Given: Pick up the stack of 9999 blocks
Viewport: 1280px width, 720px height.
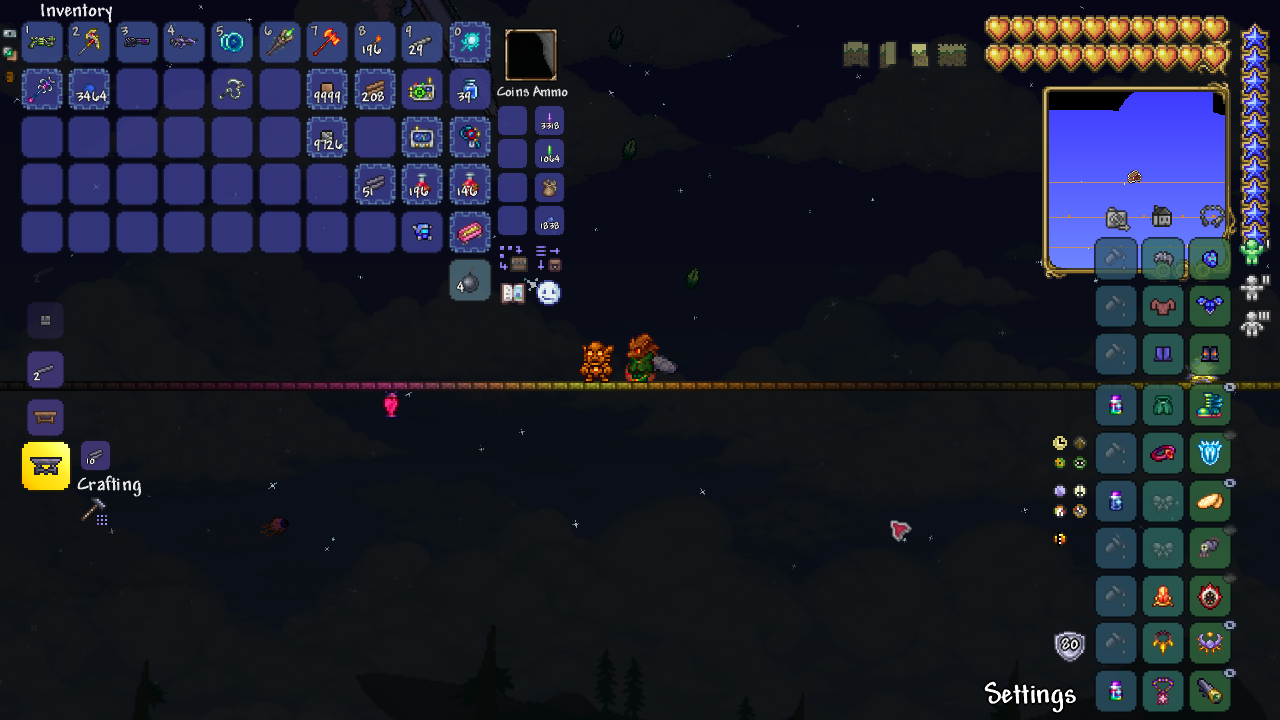Looking at the screenshot, I should 327,90.
